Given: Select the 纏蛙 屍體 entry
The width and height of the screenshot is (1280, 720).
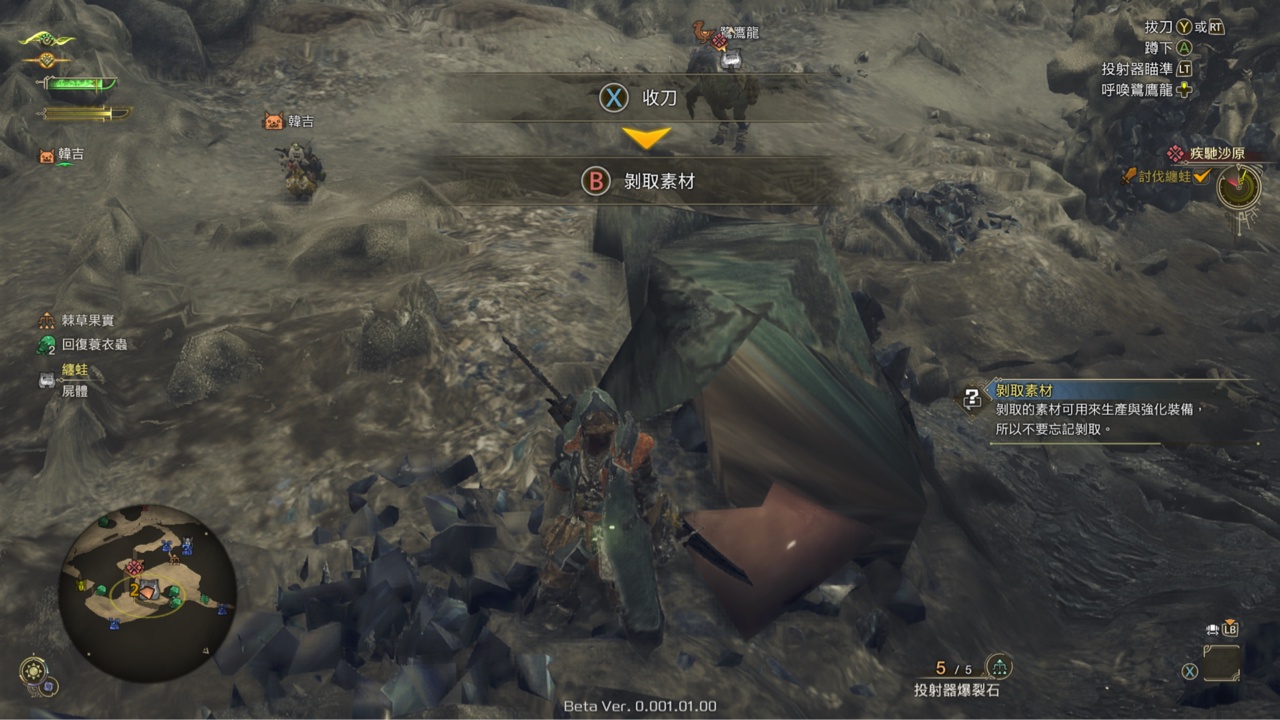Looking at the screenshot, I should point(74,380).
